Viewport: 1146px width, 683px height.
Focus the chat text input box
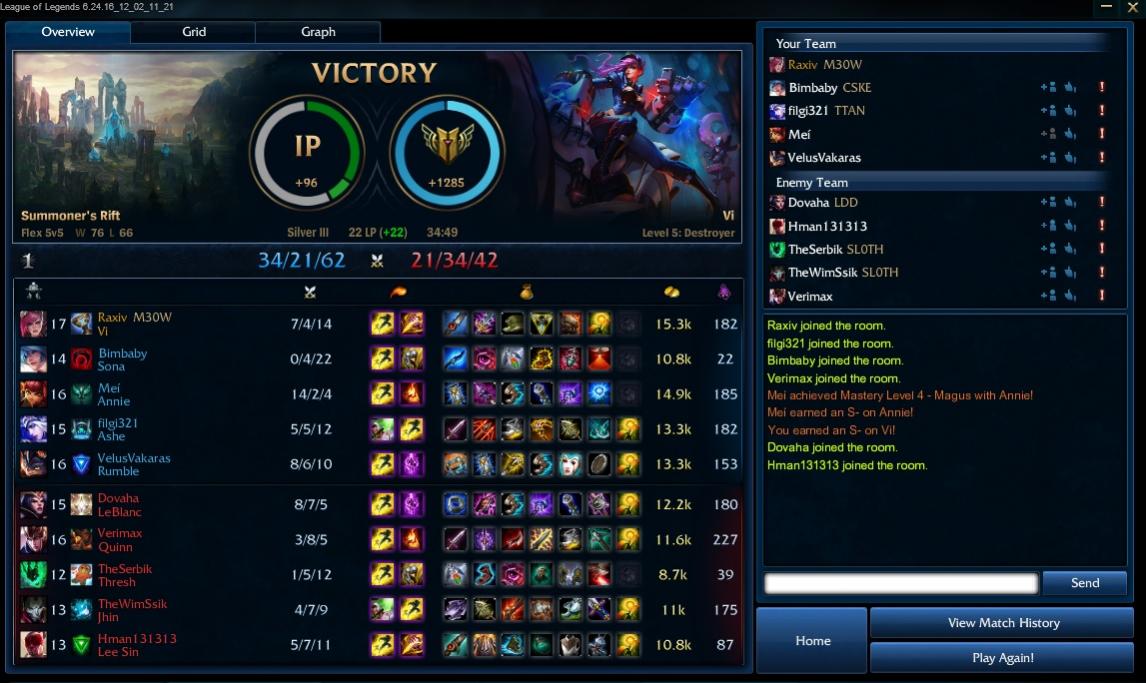click(900, 583)
